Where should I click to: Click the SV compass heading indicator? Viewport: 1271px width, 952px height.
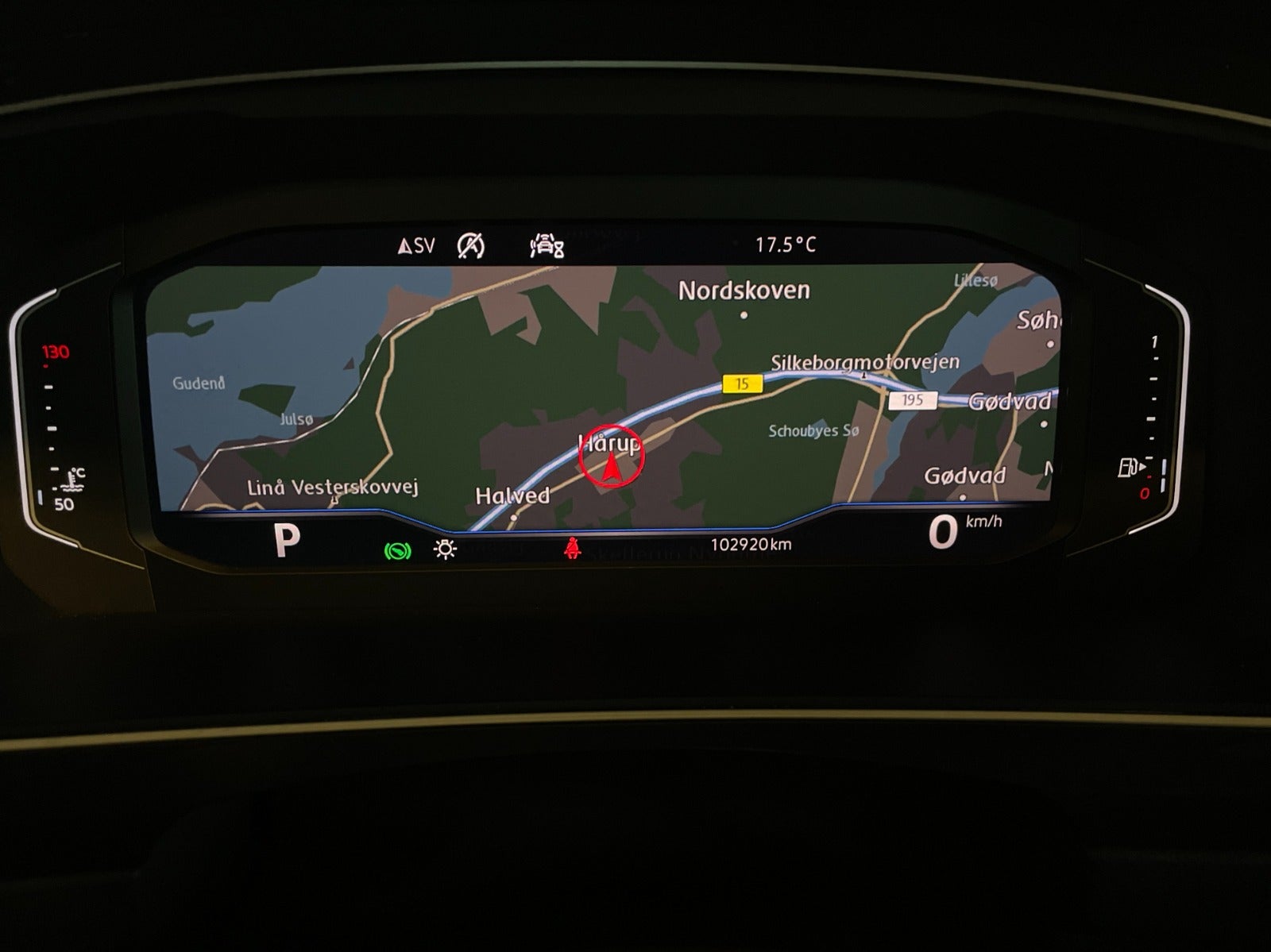coord(416,246)
